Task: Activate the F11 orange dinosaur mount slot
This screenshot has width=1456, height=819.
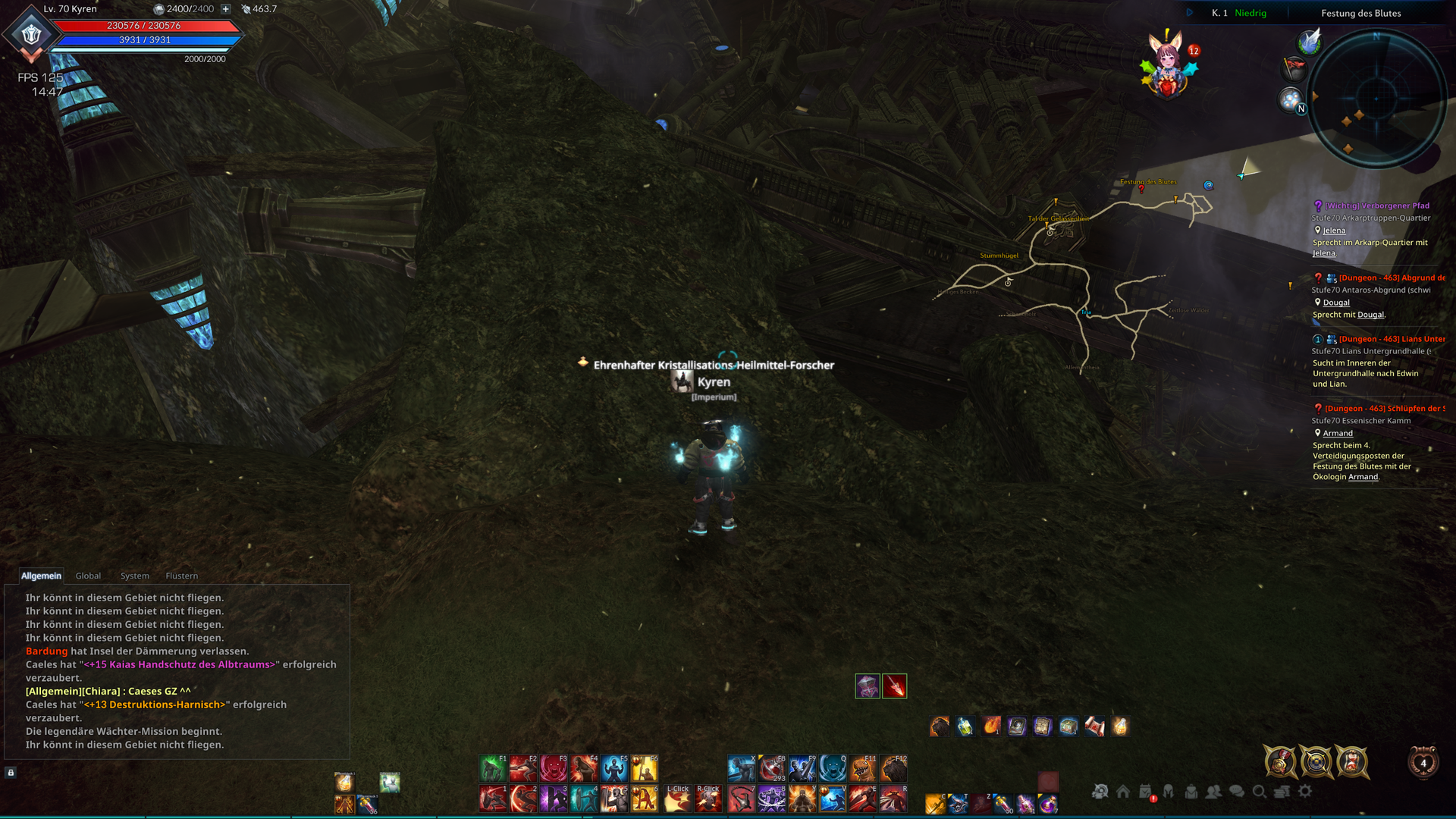Action: pyautogui.click(x=863, y=768)
